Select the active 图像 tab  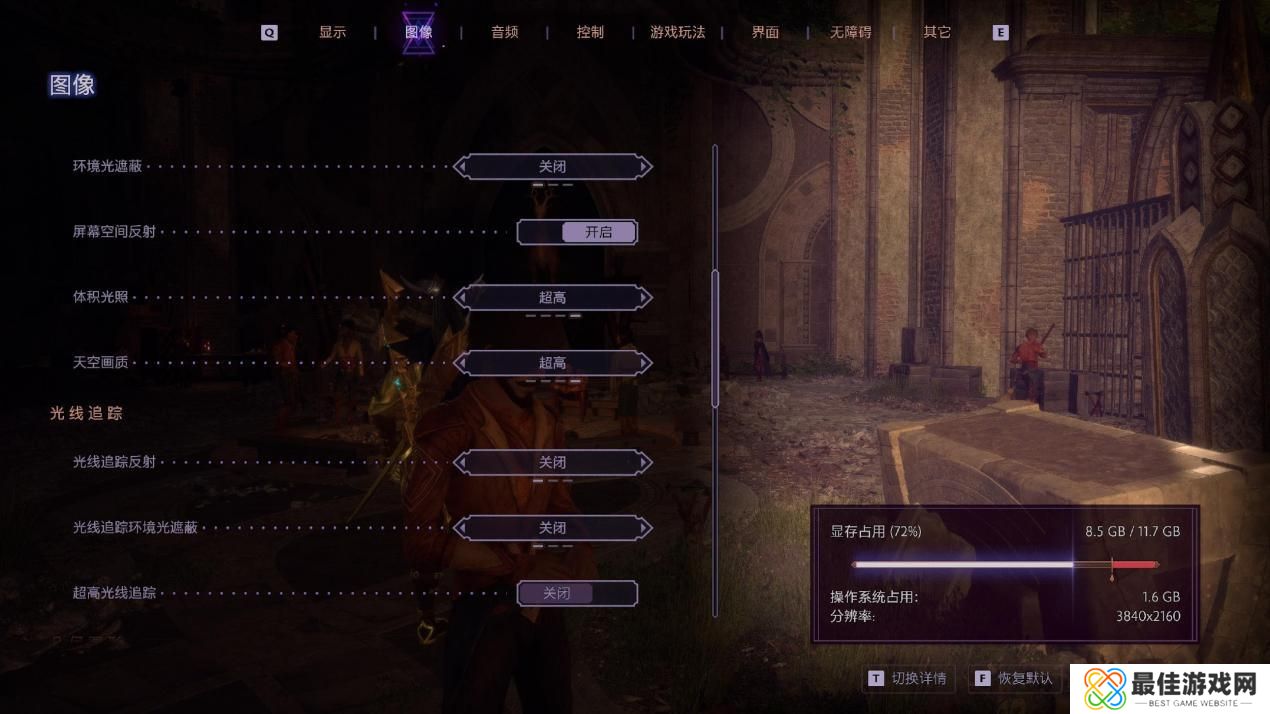pos(418,32)
